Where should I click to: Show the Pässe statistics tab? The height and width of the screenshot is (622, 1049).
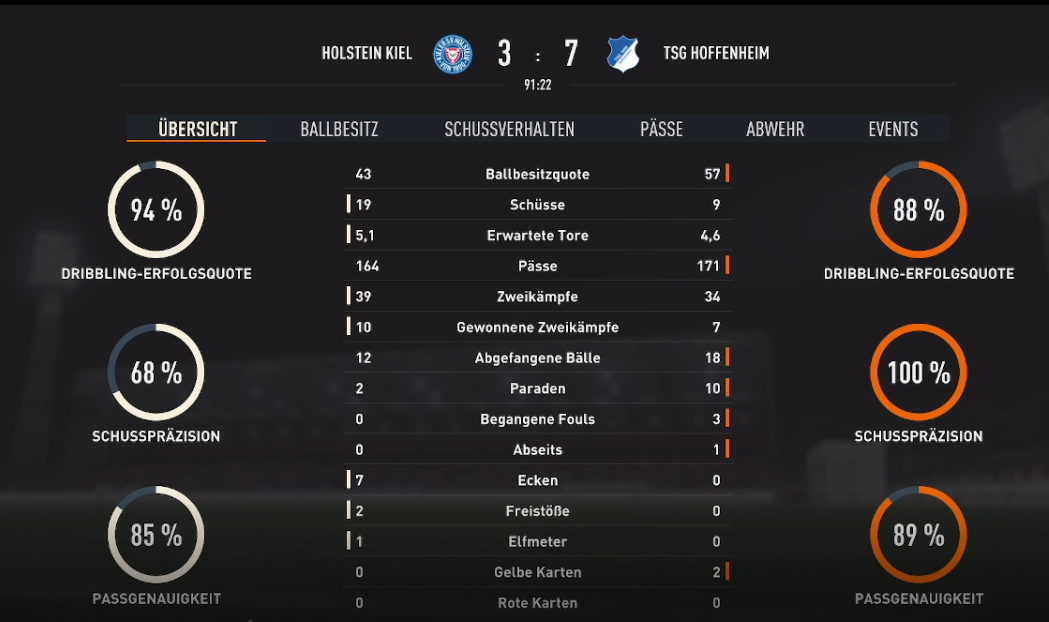(661, 129)
